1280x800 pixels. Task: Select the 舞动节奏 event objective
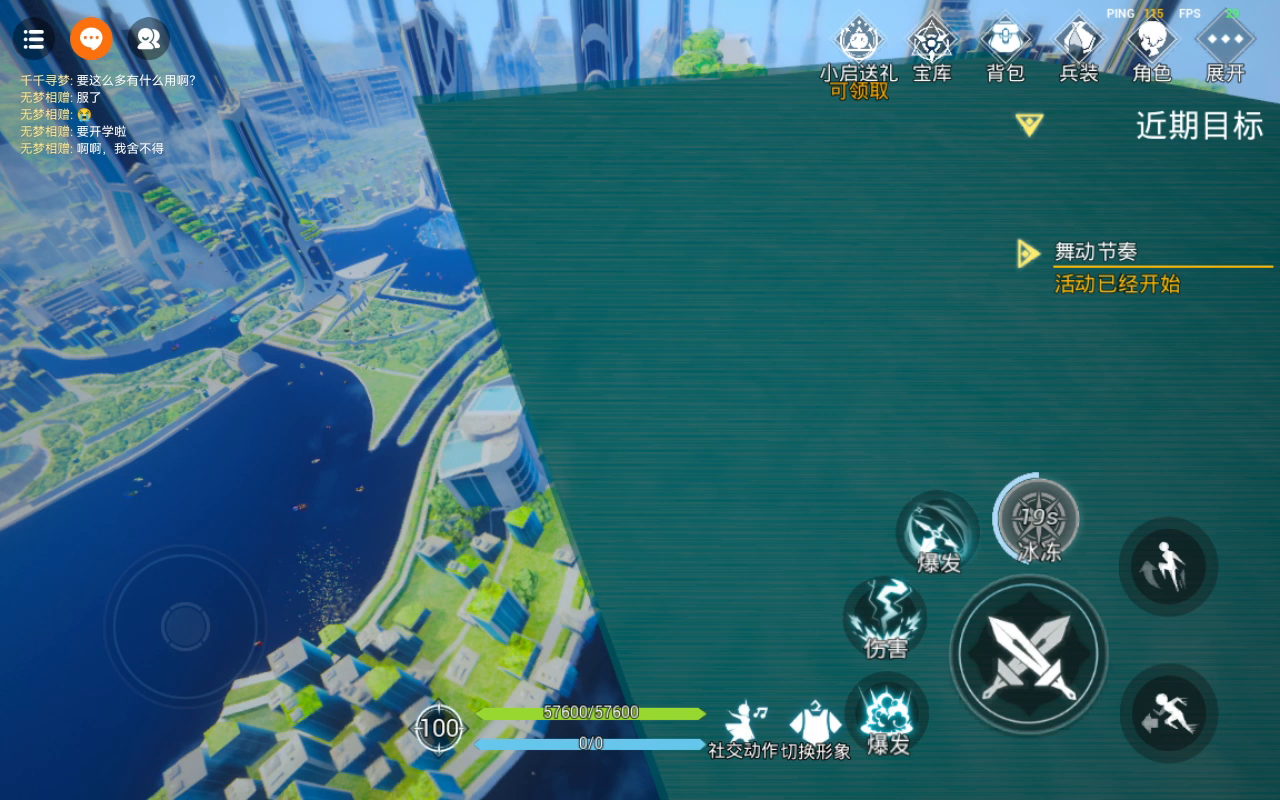[1096, 252]
